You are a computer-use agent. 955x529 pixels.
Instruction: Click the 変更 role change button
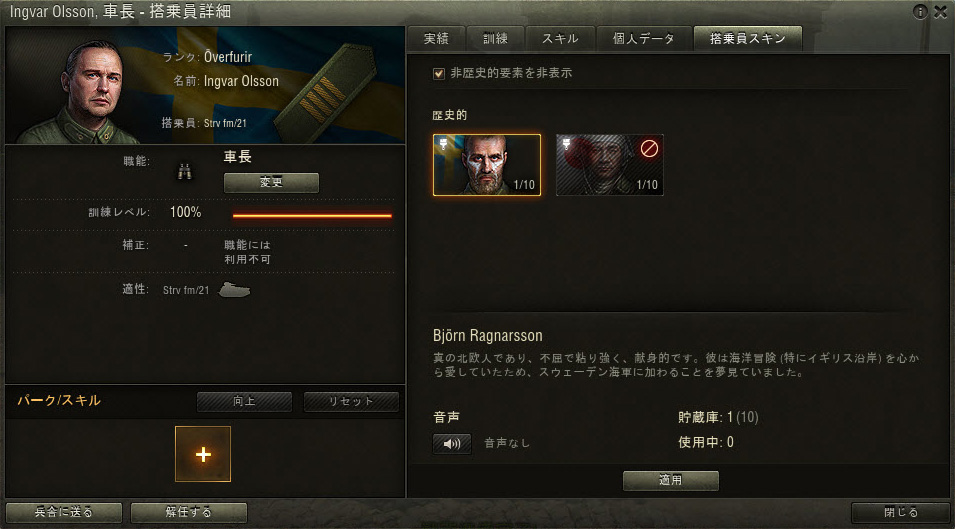point(271,183)
